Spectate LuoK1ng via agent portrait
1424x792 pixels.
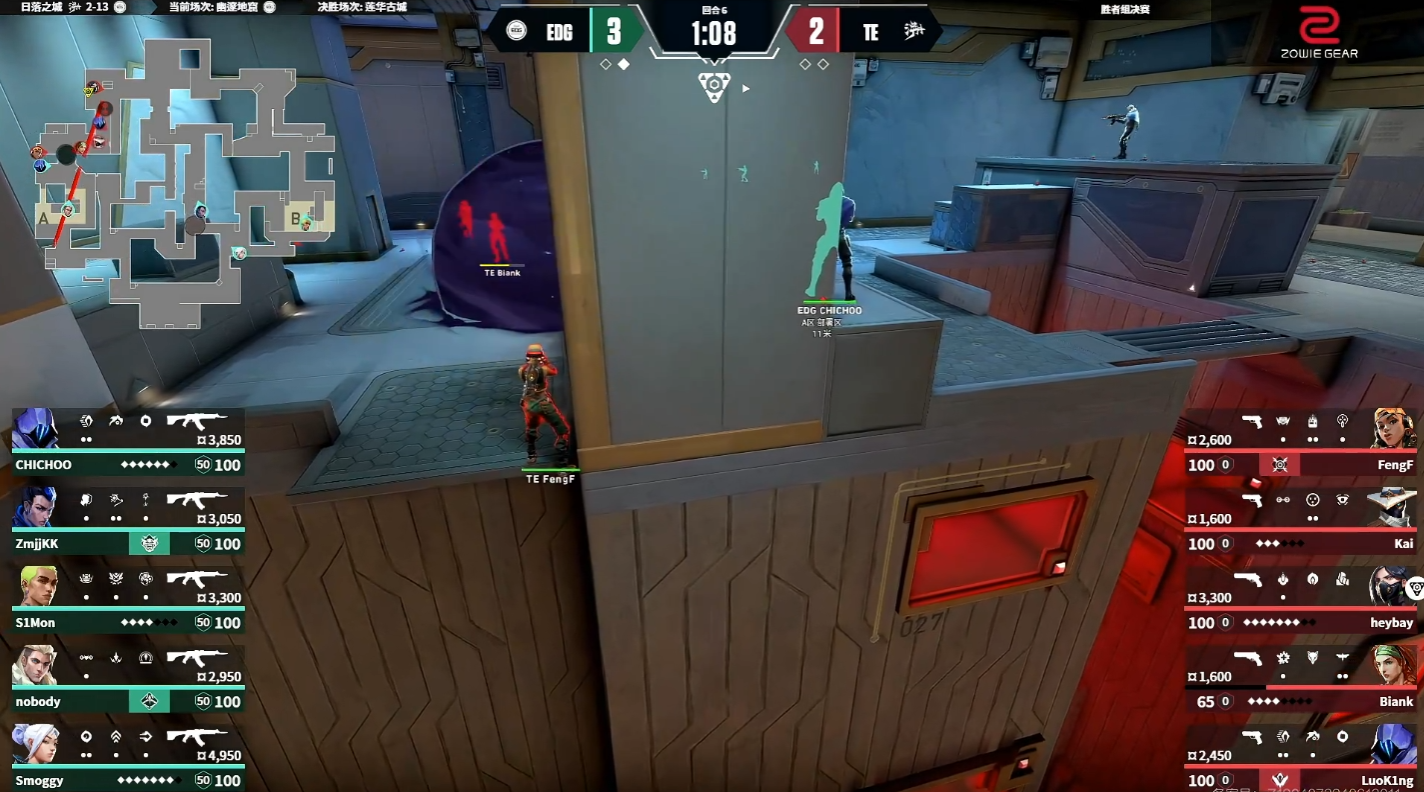point(1394,745)
